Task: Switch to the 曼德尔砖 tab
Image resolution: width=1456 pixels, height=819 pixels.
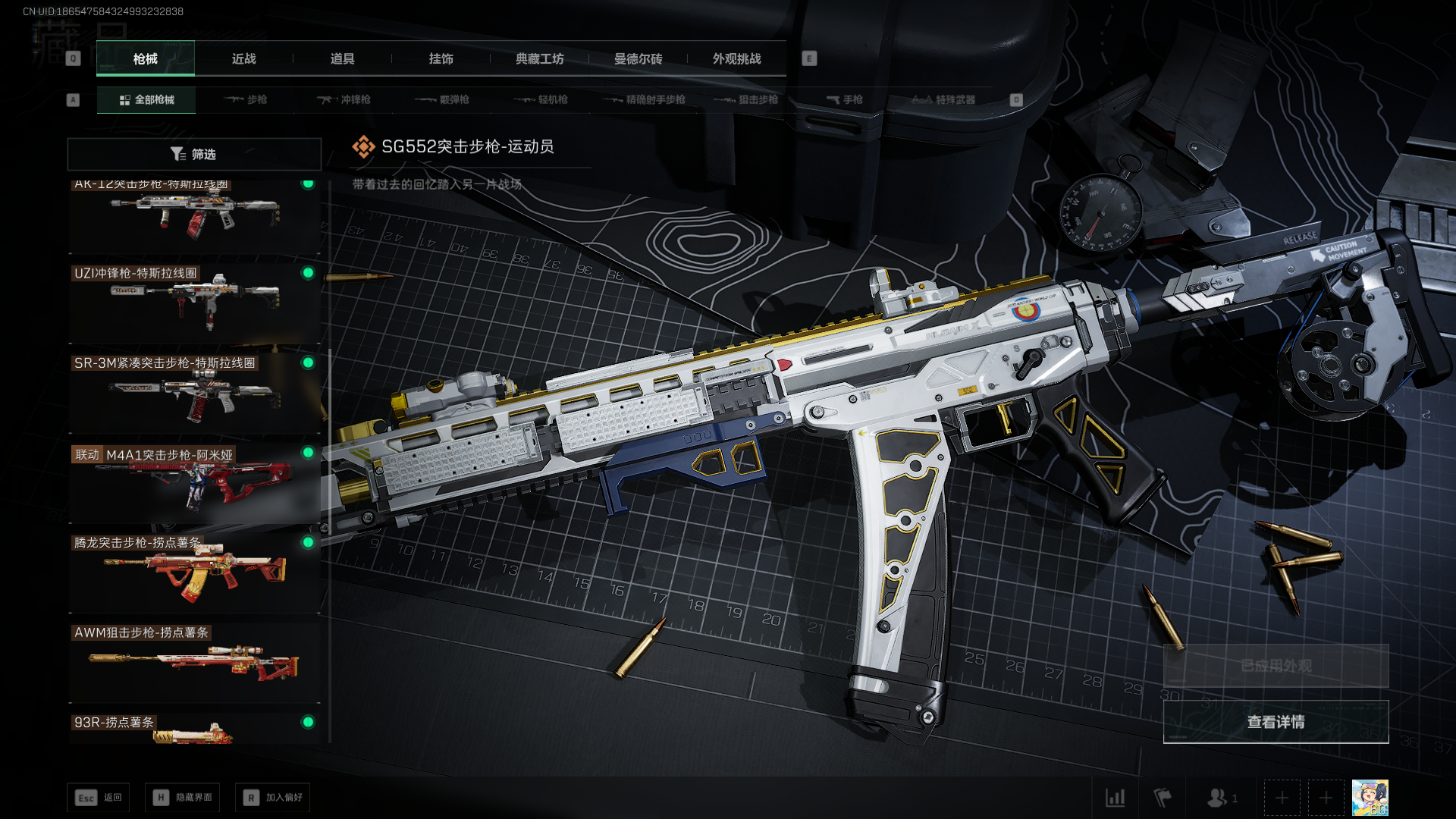Action: pyautogui.click(x=638, y=58)
